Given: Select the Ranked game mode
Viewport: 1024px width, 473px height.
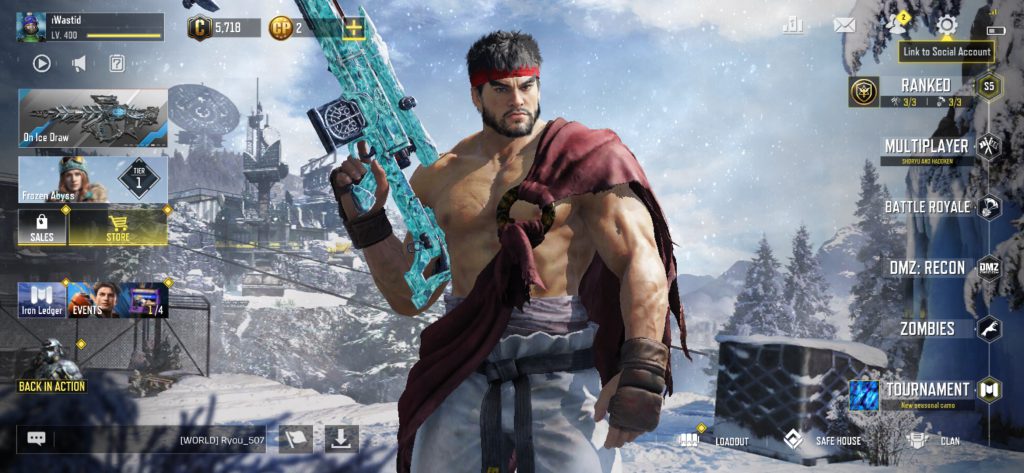Looking at the screenshot, I should pyautogui.click(x=925, y=89).
